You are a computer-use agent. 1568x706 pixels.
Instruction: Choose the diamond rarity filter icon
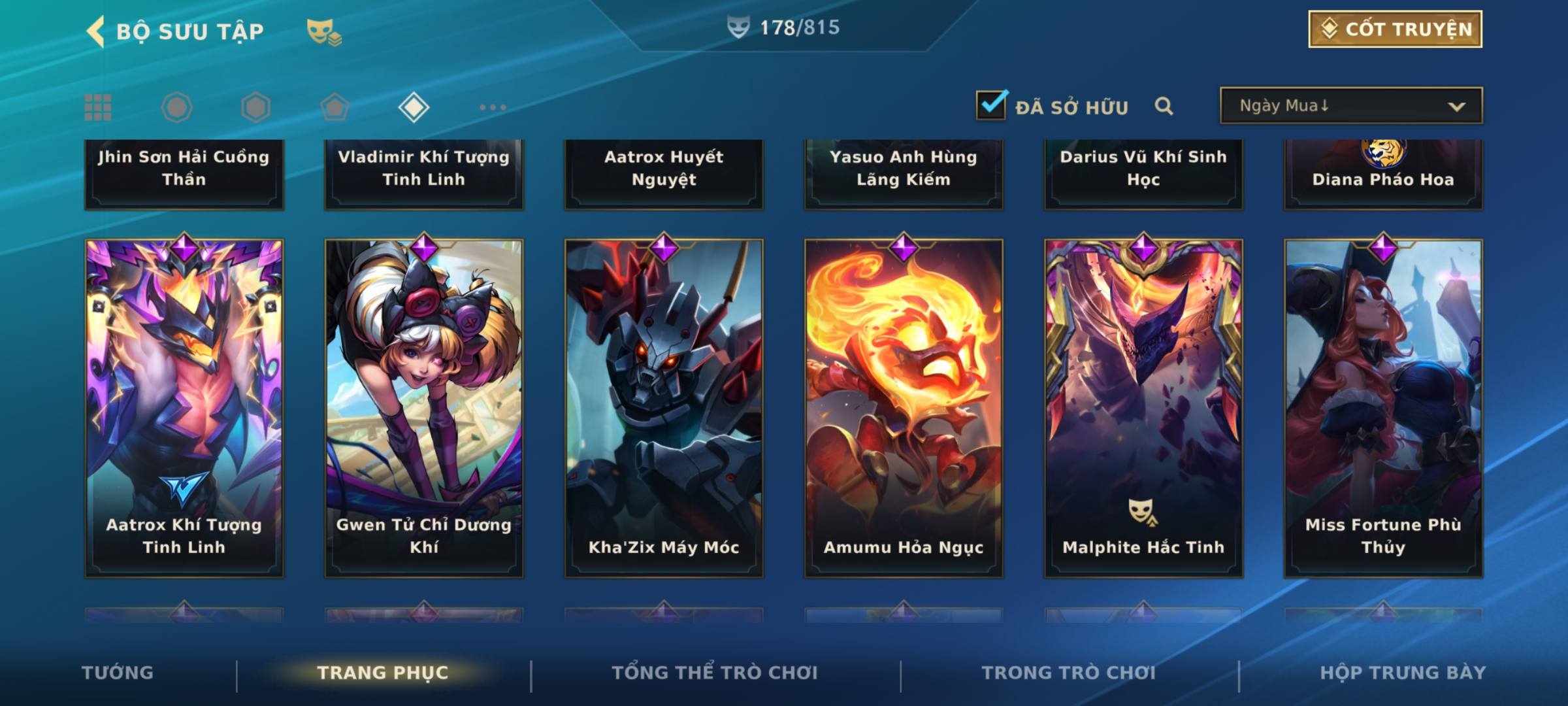(414, 107)
